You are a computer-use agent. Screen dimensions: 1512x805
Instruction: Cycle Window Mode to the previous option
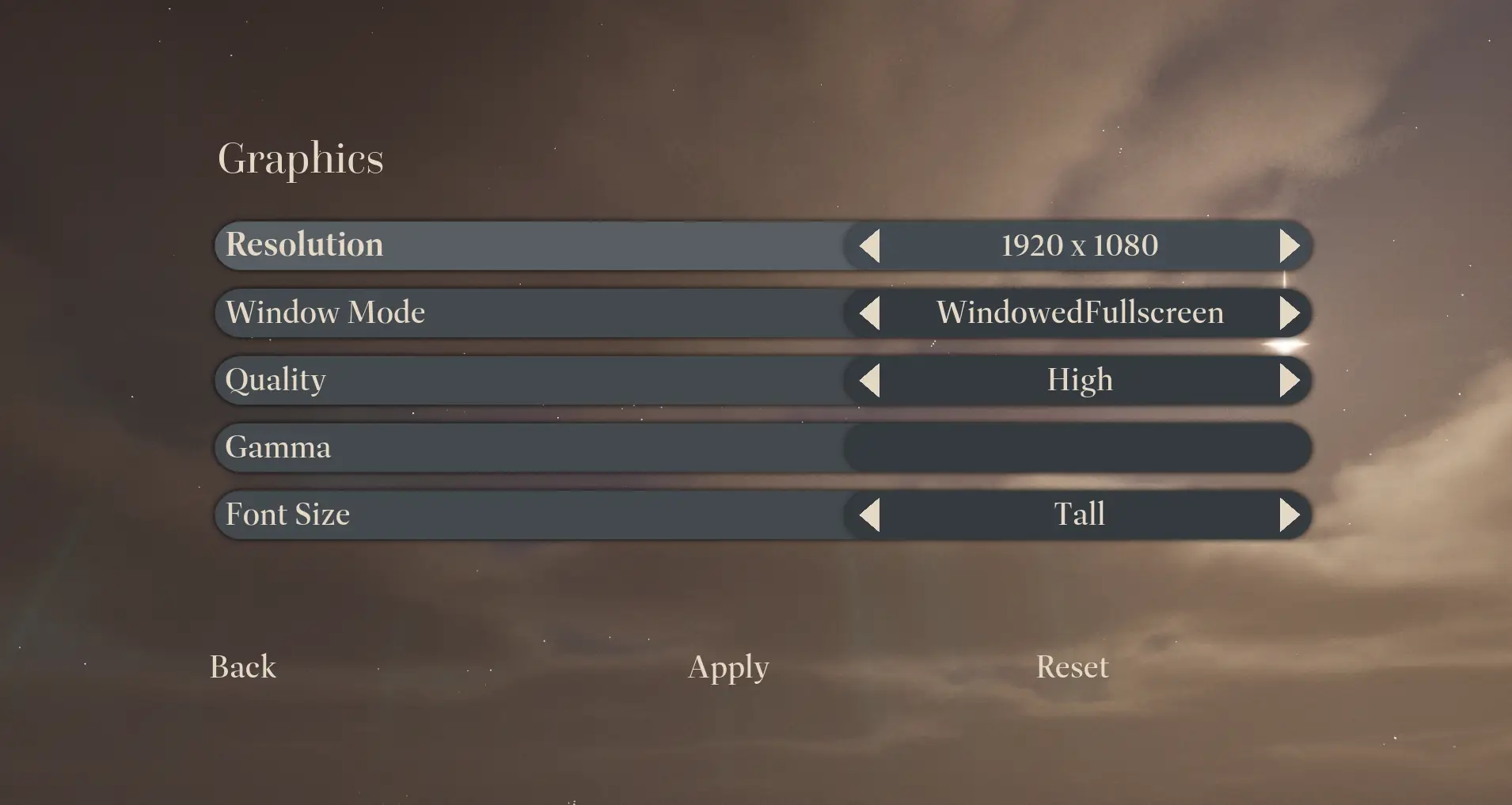point(870,313)
